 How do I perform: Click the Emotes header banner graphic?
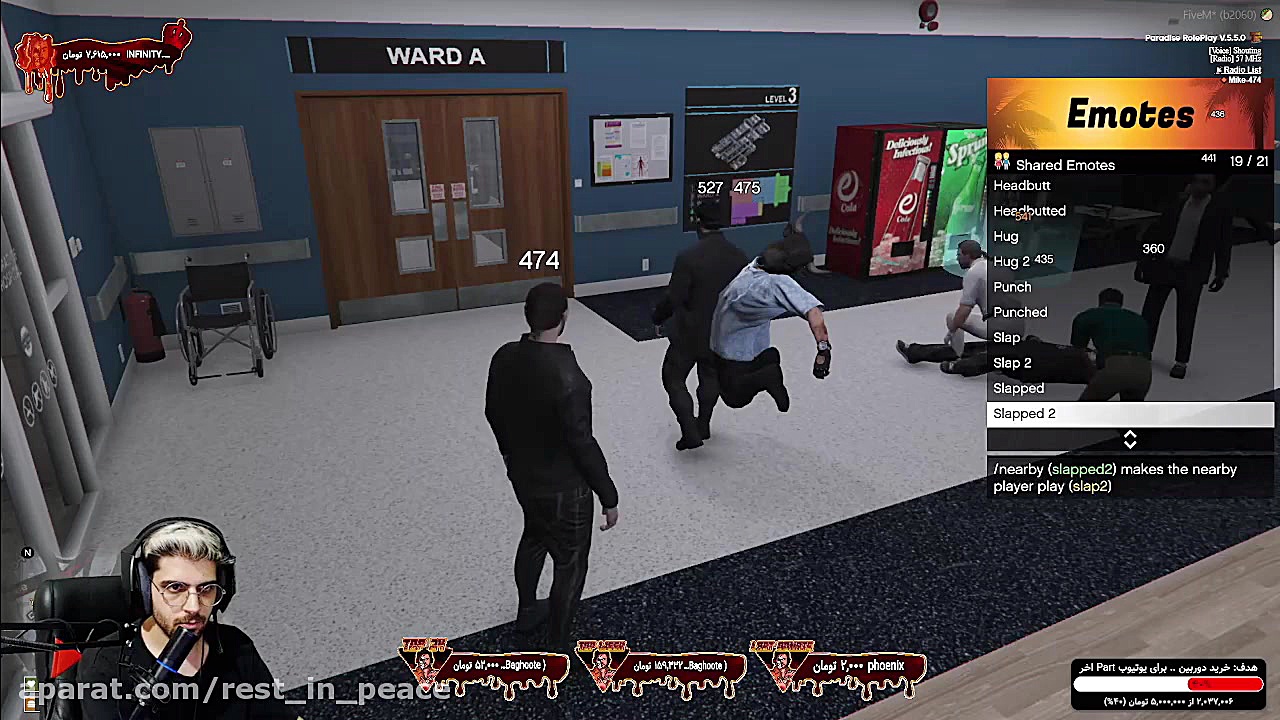1130,113
